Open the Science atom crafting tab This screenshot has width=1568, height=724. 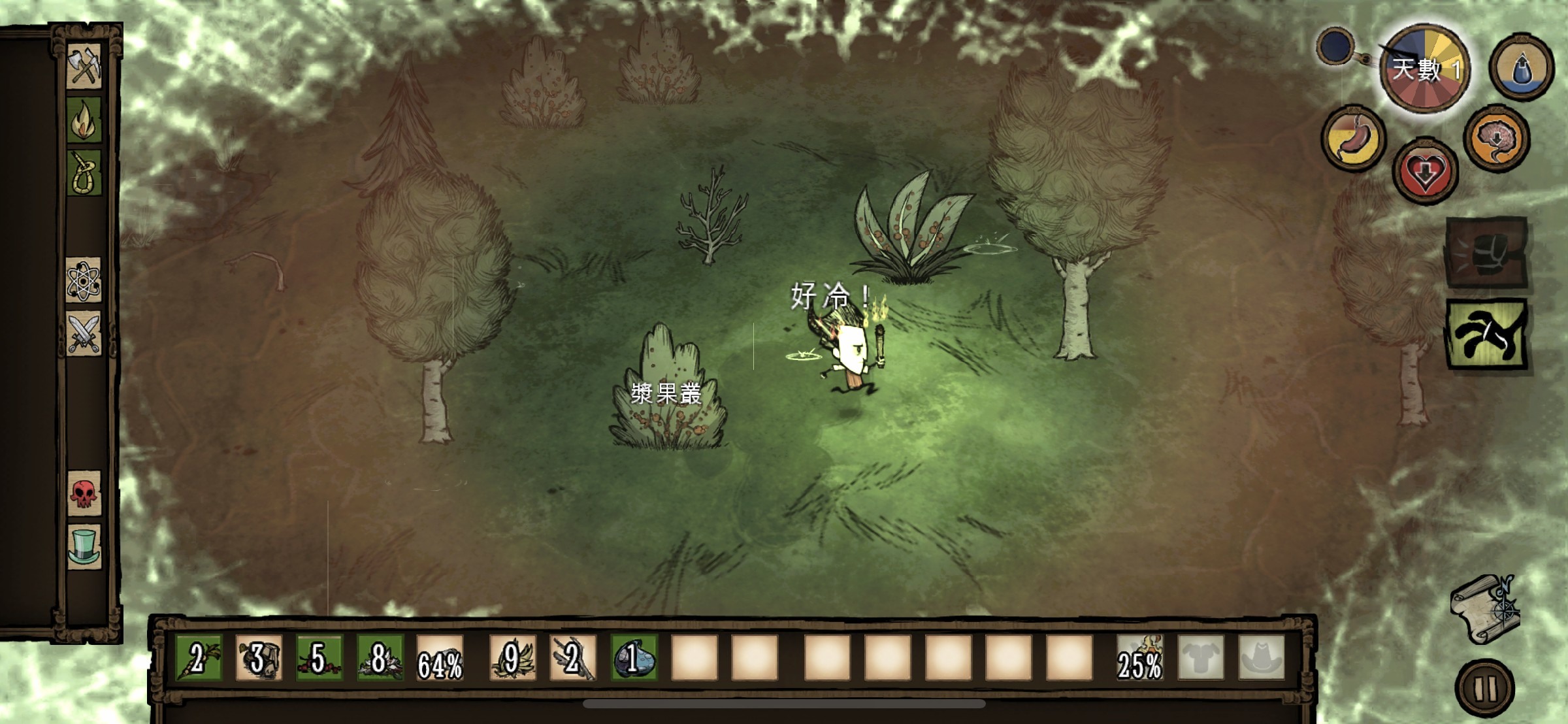pos(84,280)
